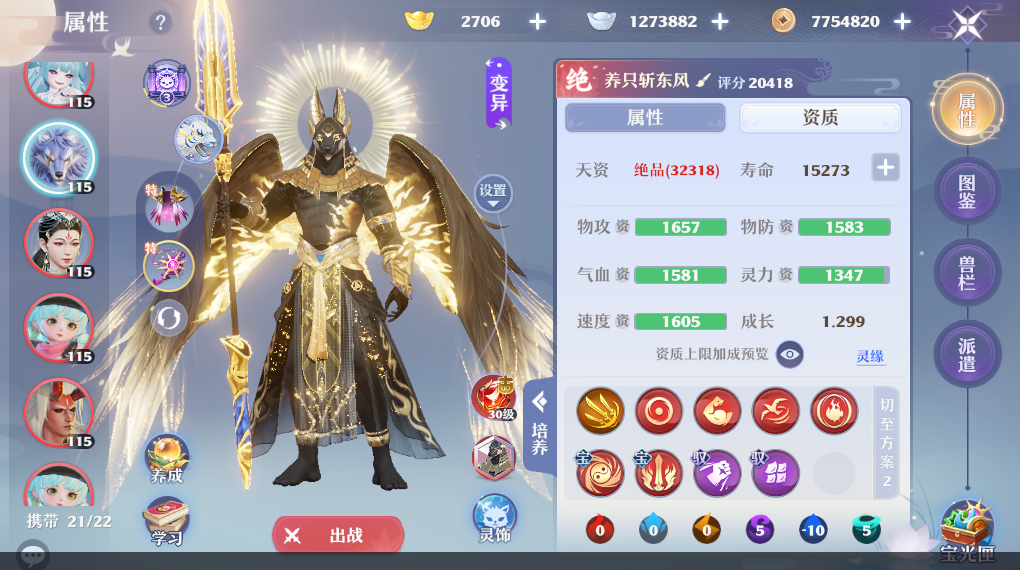The width and height of the screenshot is (1020, 570).
Task: Open the 灵缘 link
Action: tap(870, 356)
